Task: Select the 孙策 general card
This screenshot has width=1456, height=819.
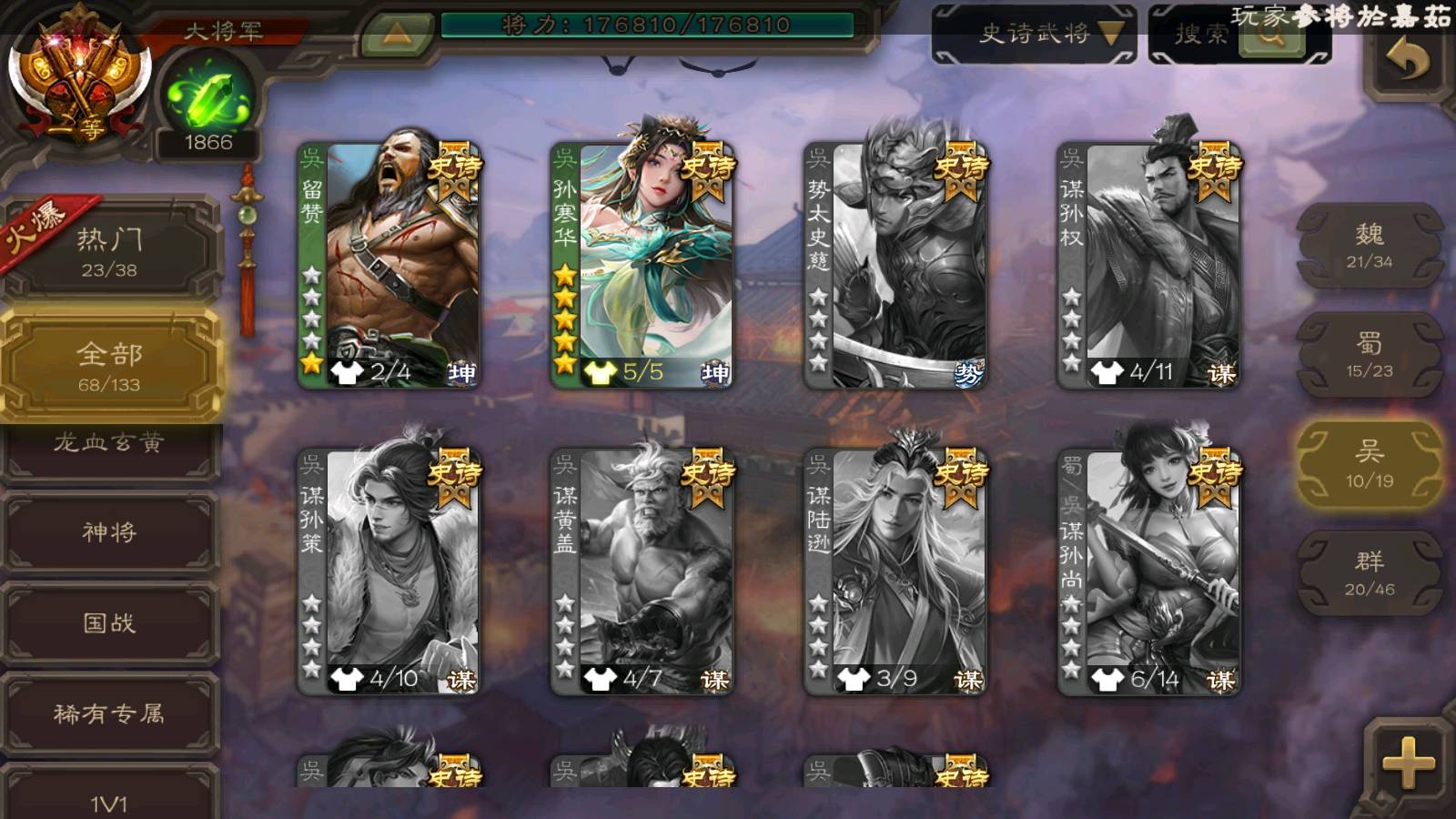Action: (x=389, y=571)
